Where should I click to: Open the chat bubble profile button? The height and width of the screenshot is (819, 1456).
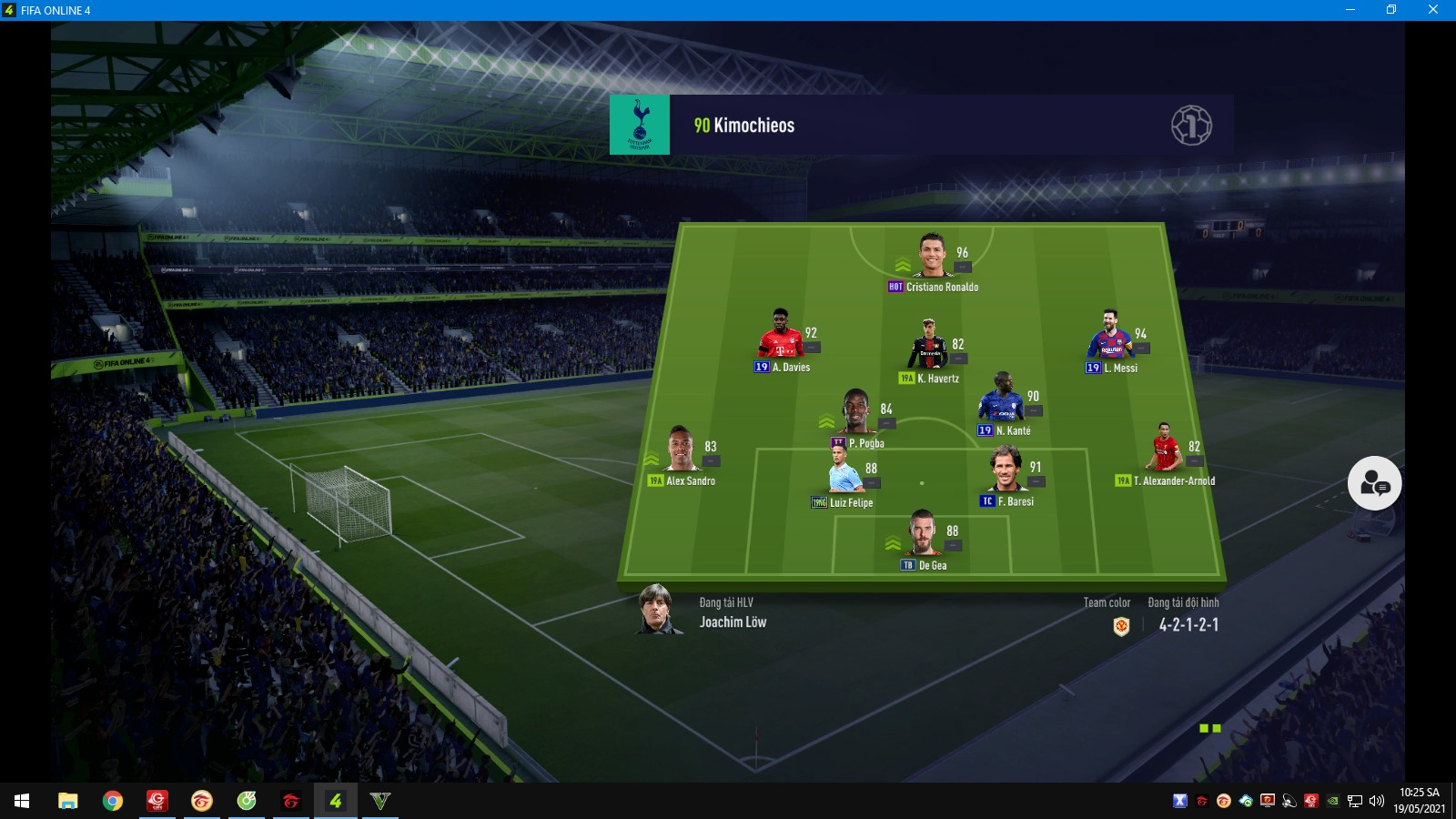pyautogui.click(x=1374, y=483)
